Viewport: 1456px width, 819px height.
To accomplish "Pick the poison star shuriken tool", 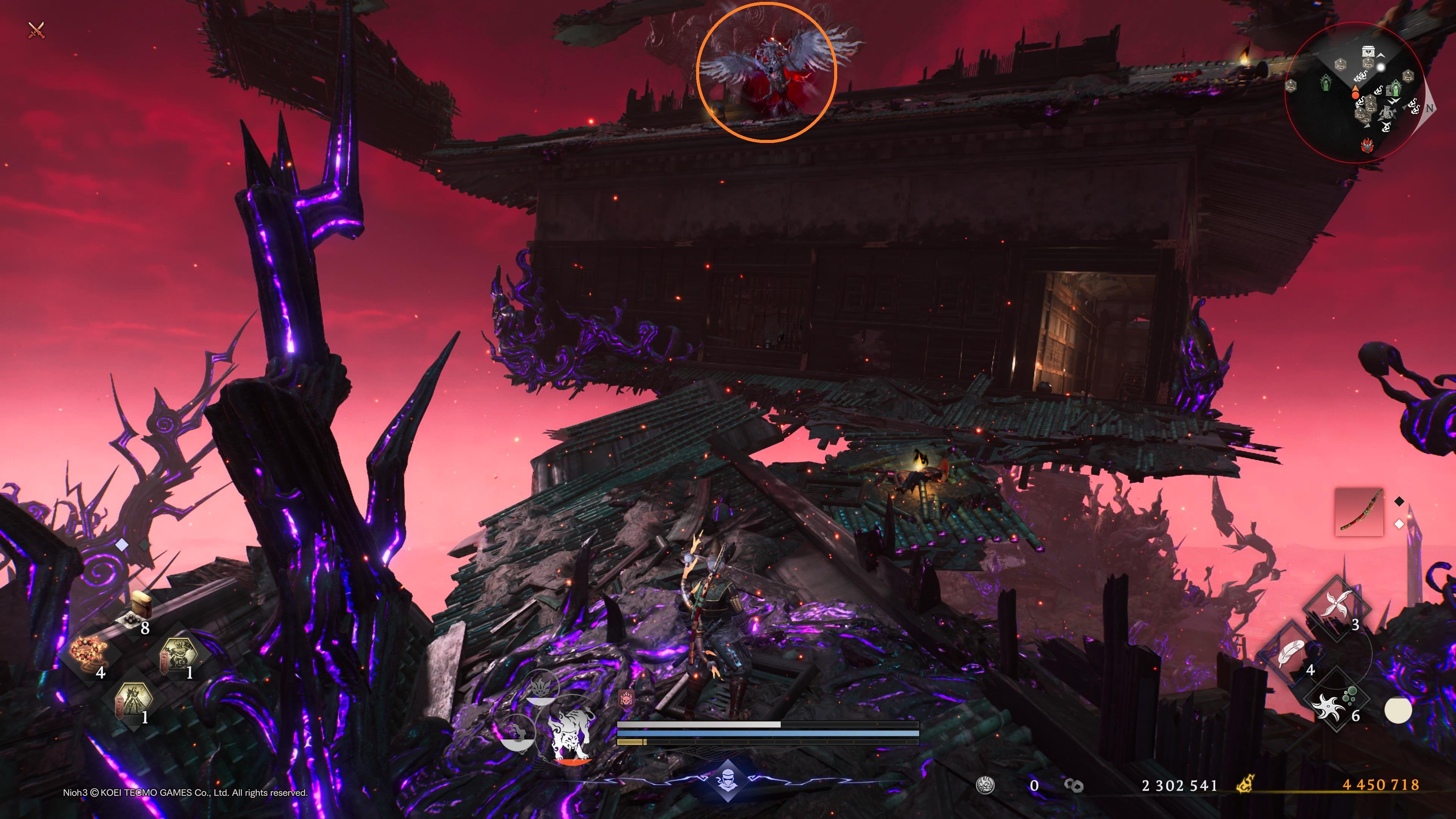I will coord(1335,700).
